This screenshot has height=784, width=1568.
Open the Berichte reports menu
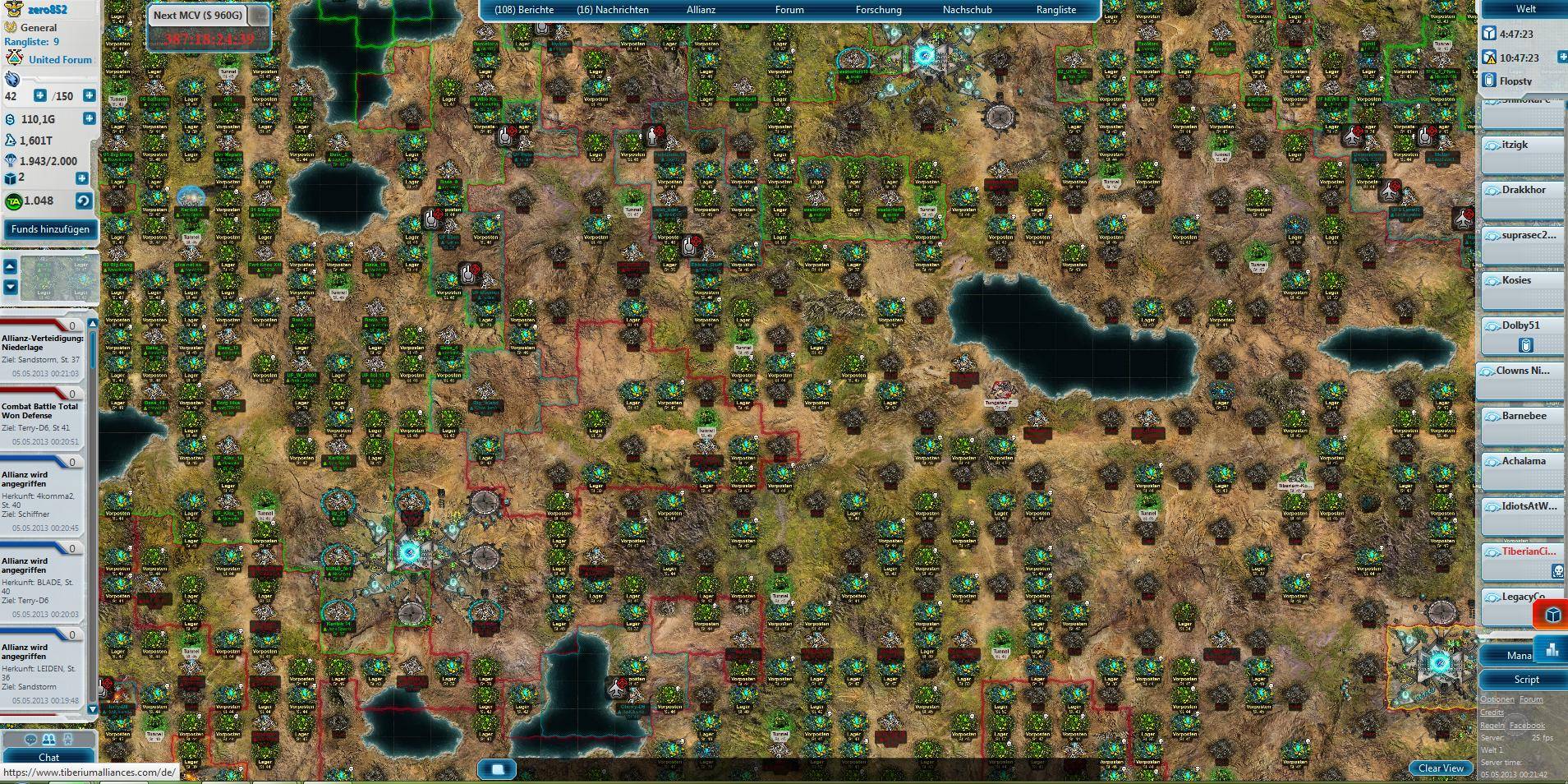tap(524, 10)
